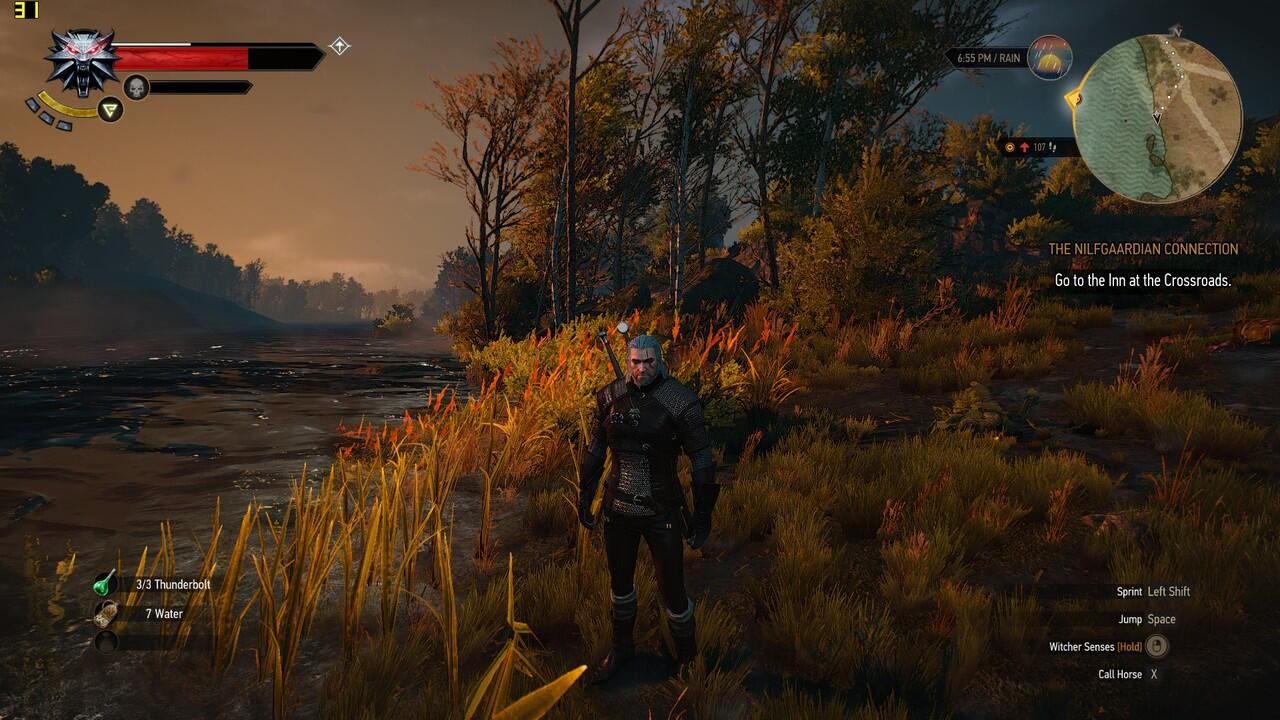The height and width of the screenshot is (720, 1280).
Task: Click the skull toxicity icon
Action: tap(136, 88)
